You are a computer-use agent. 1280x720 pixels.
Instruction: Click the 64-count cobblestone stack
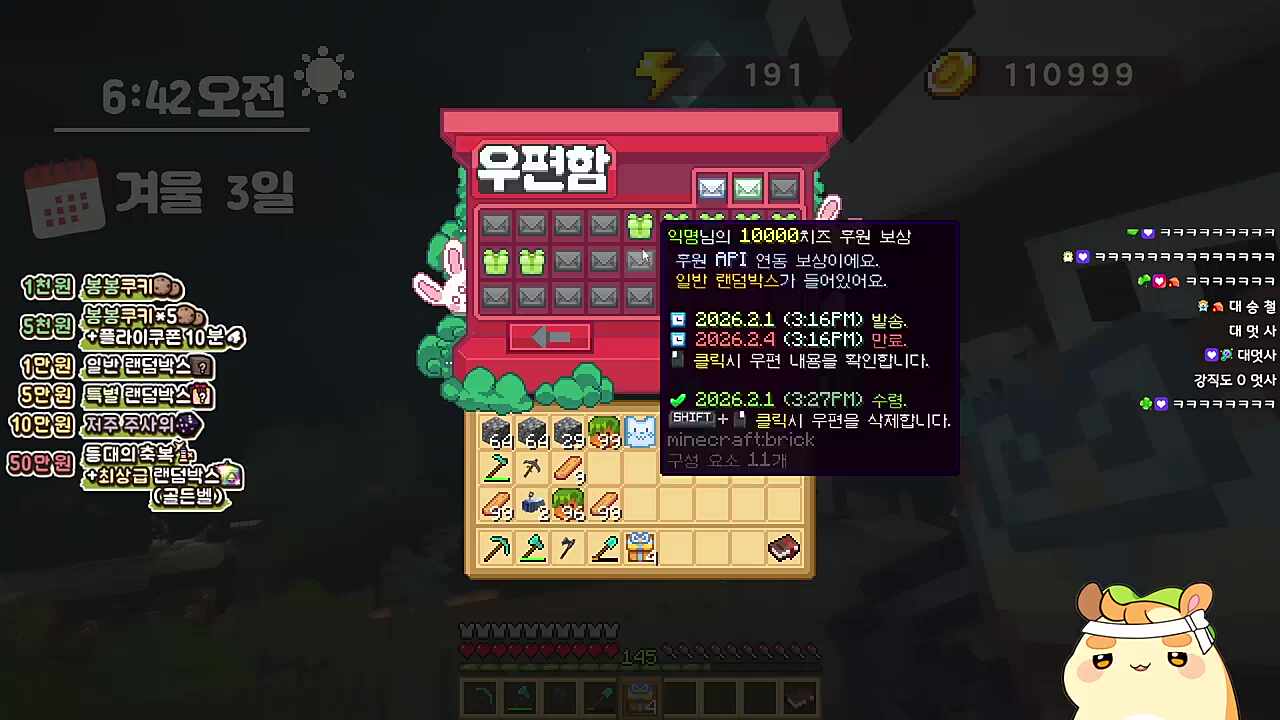coord(497,431)
